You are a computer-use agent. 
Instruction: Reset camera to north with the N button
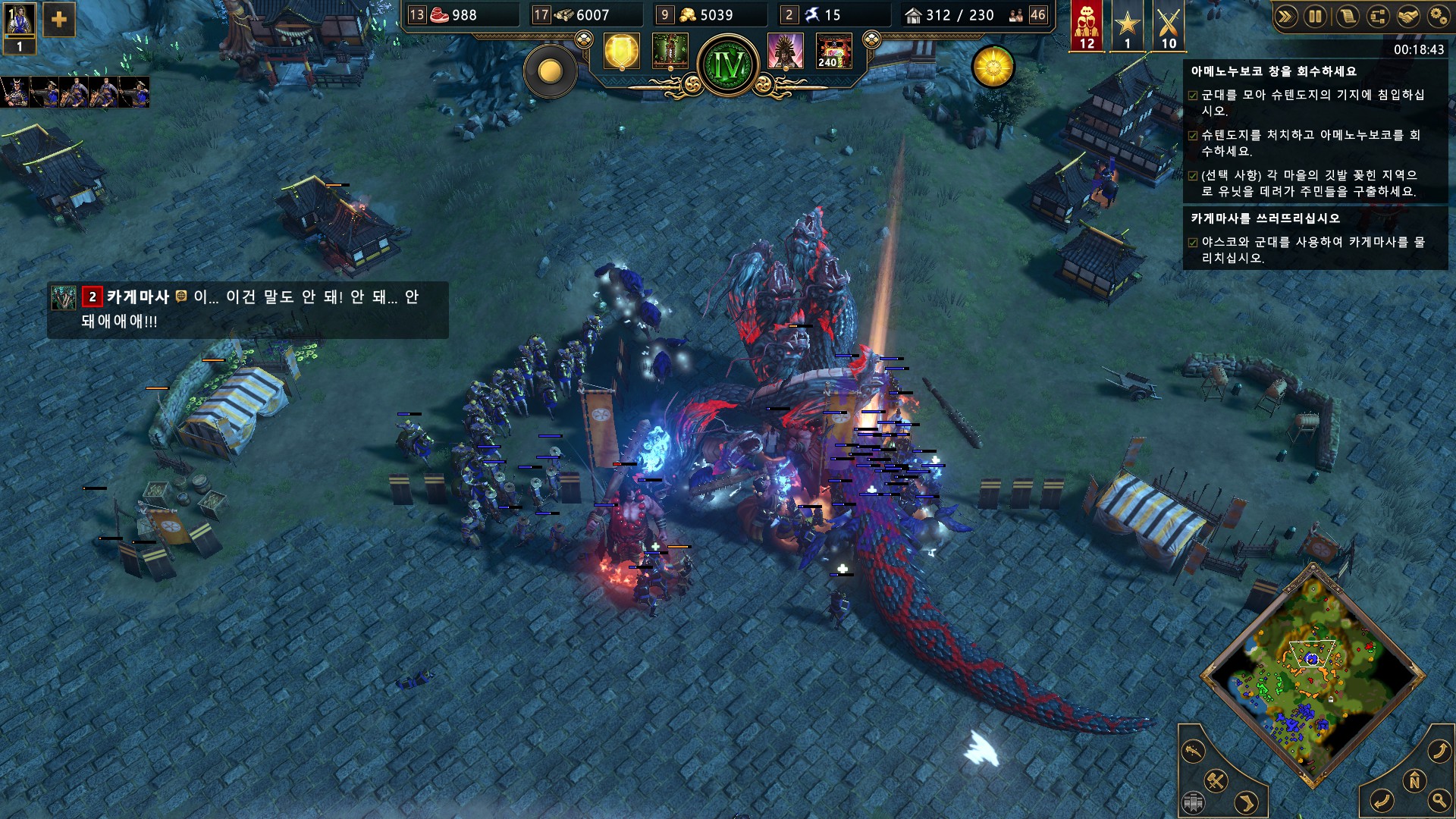coord(1414,780)
